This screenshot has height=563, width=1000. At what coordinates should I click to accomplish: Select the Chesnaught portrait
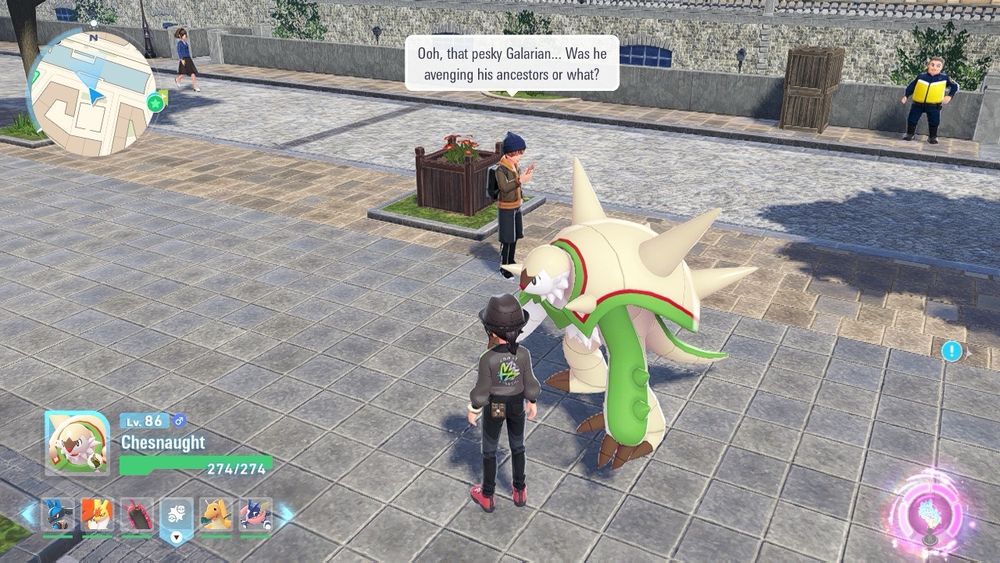coord(78,443)
